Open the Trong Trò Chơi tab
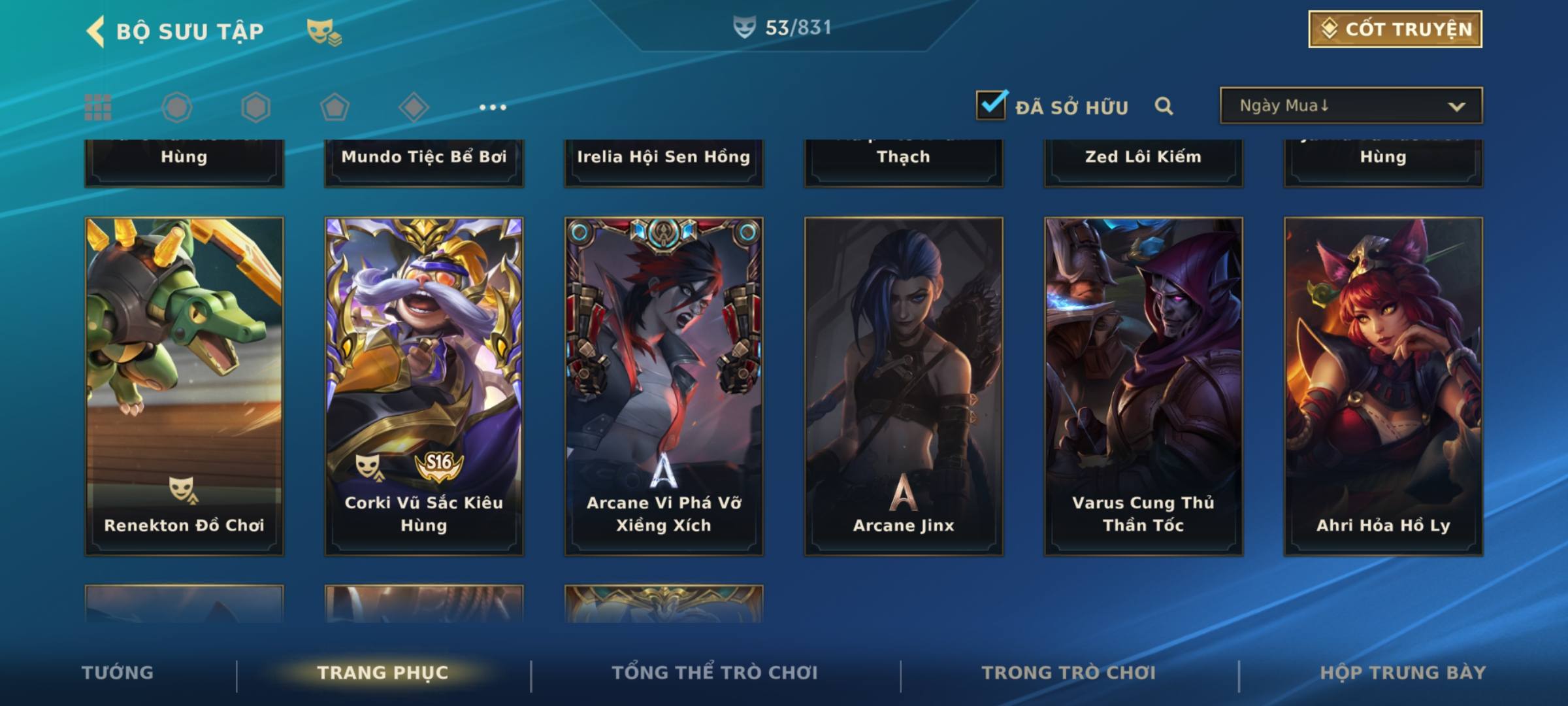This screenshot has height=706, width=1568. tap(1069, 673)
